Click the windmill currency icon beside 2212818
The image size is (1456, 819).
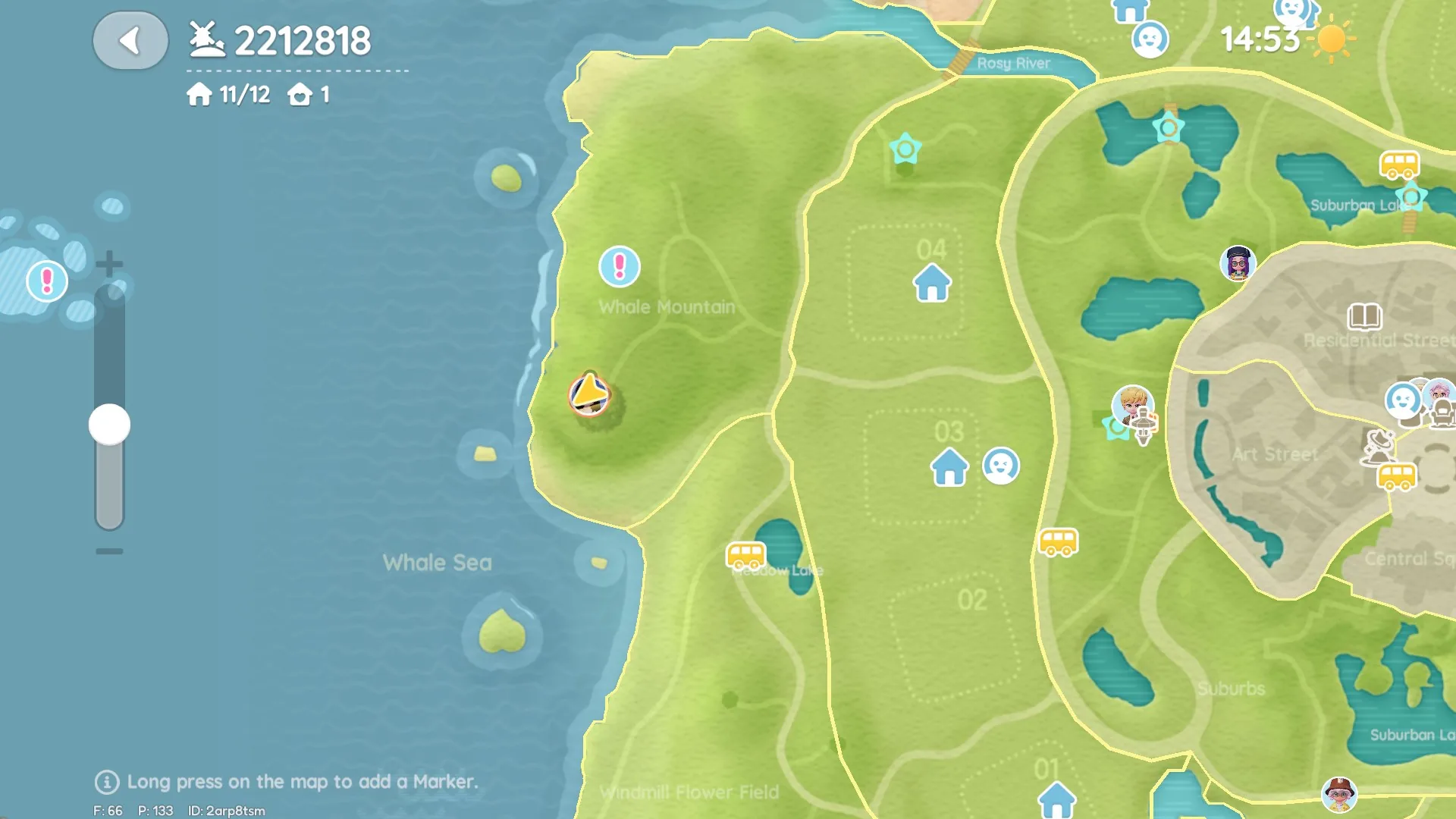(206, 39)
